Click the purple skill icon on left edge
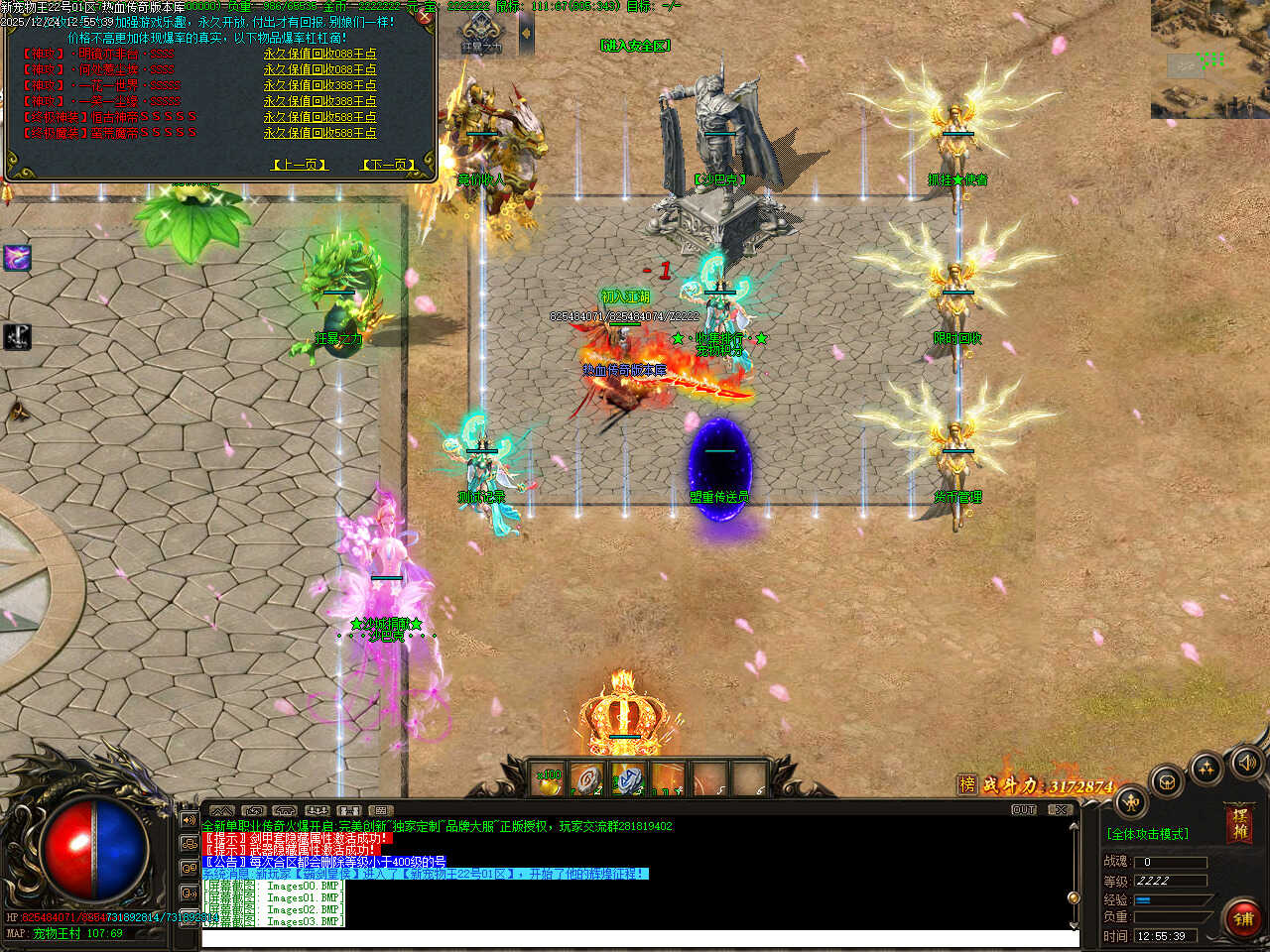The height and width of the screenshot is (952, 1270). coord(17,258)
